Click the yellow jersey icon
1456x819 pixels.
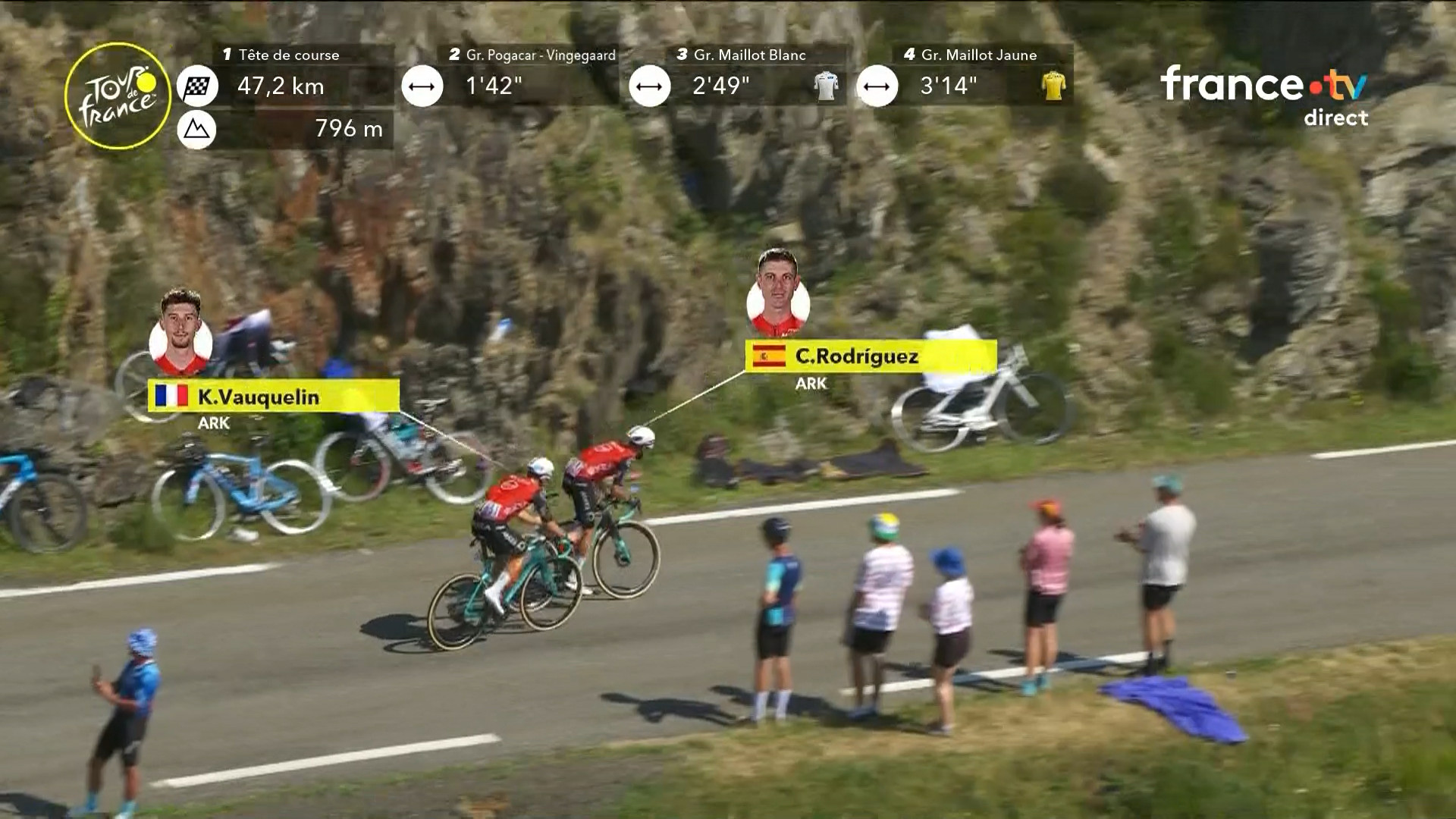point(1053,86)
